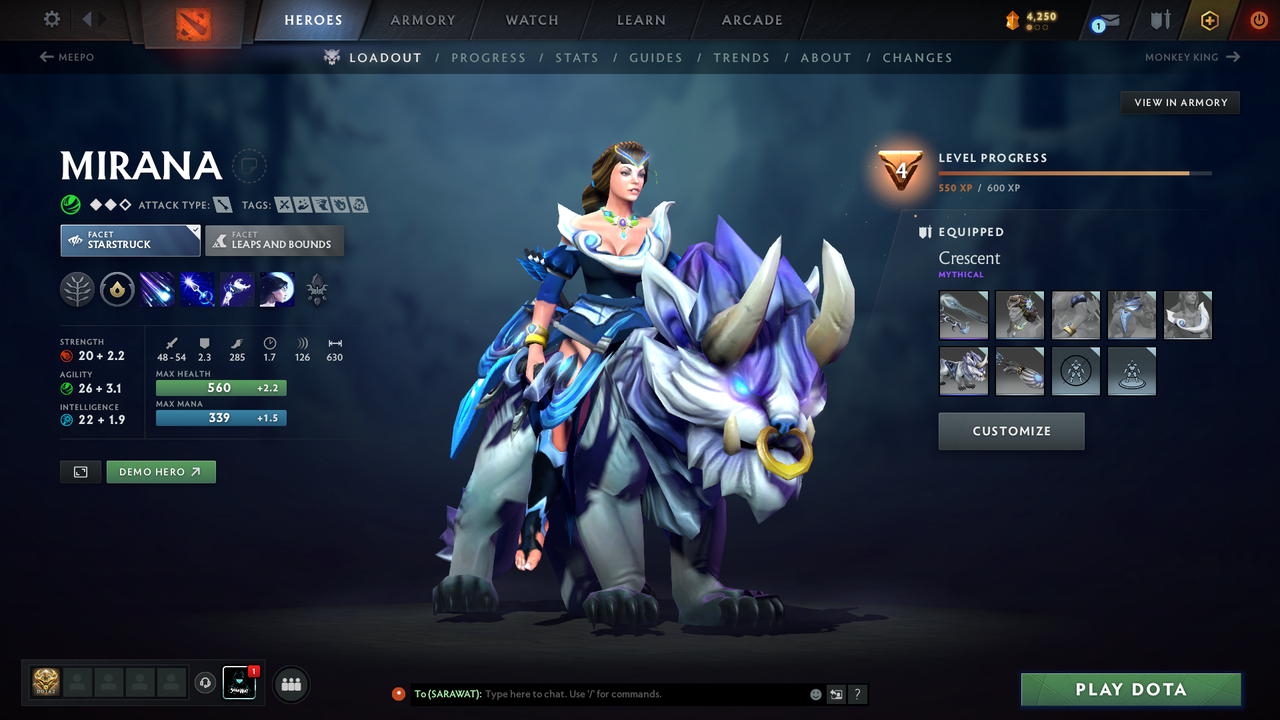Open the Guides tab
This screenshot has width=1280, height=720.
click(656, 57)
